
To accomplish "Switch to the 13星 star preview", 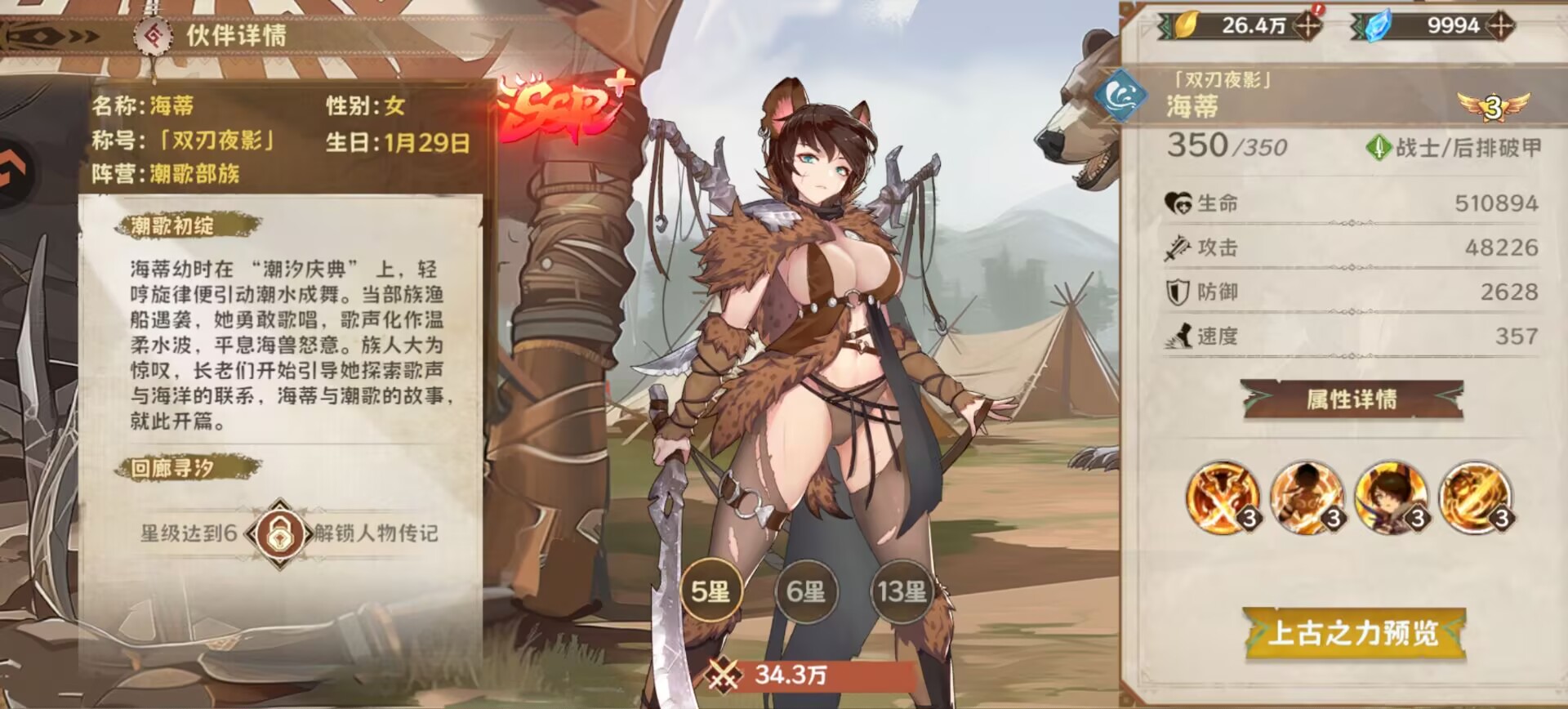I will point(902,591).
